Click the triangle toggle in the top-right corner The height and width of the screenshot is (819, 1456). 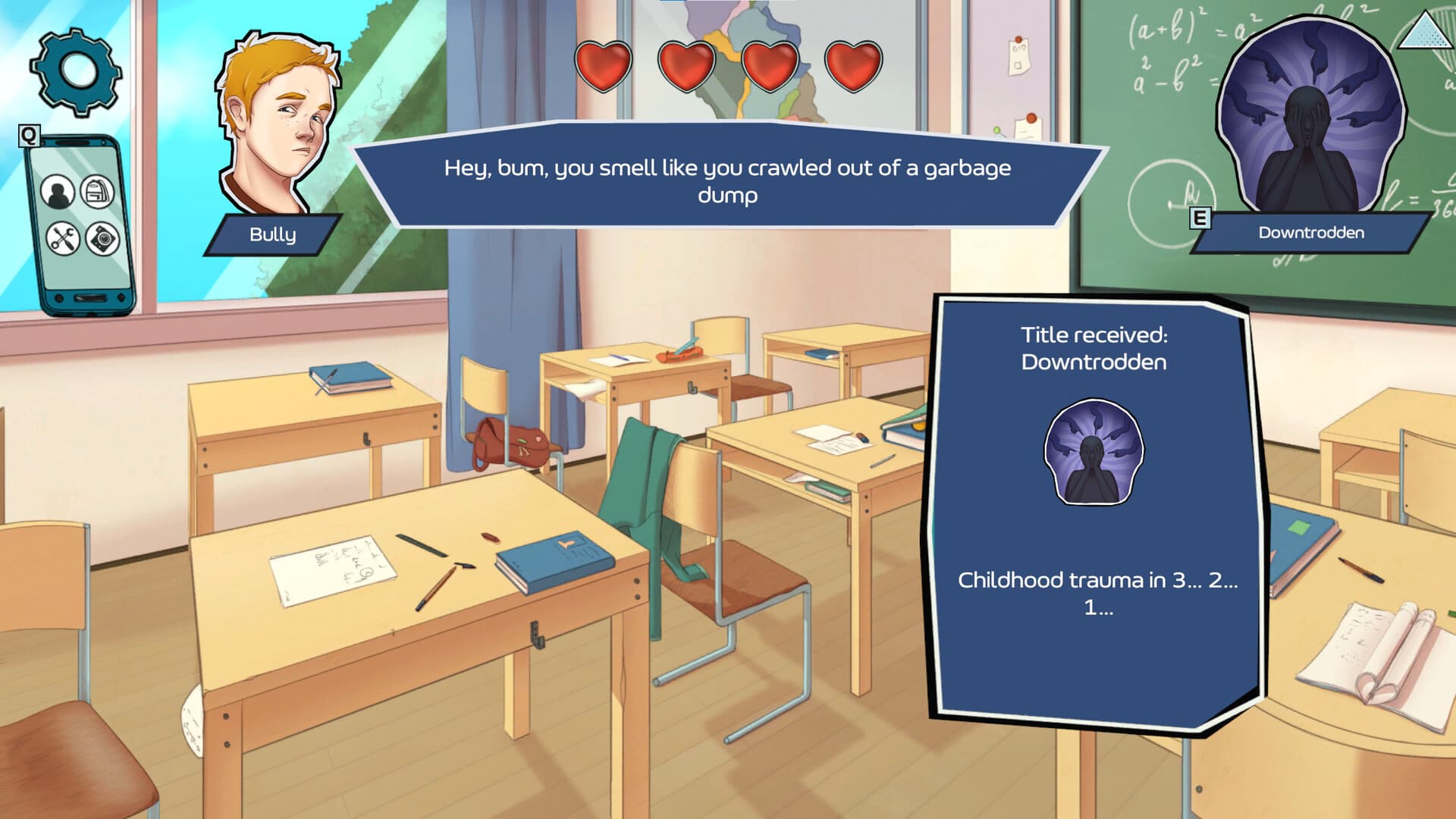tap(1426, 32)
